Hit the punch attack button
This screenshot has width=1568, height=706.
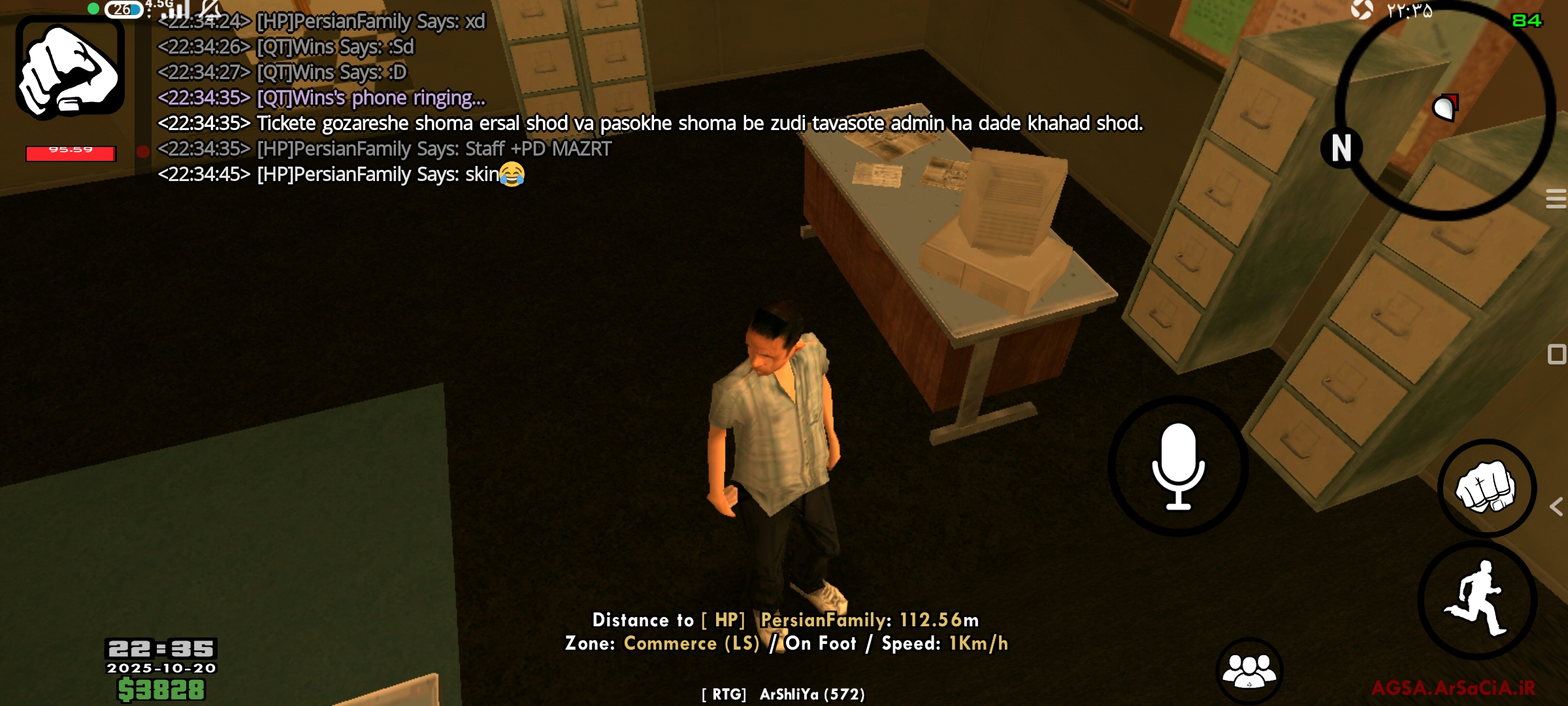(x=1486, y=488)
